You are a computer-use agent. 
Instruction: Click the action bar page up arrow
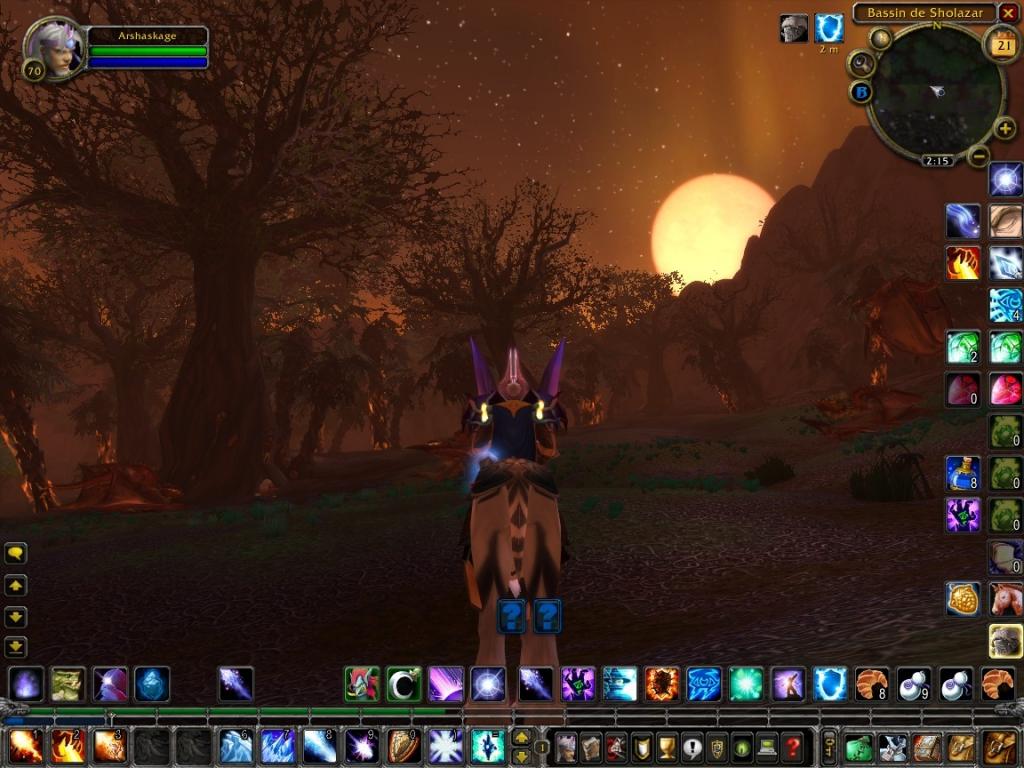click(521, 737)
